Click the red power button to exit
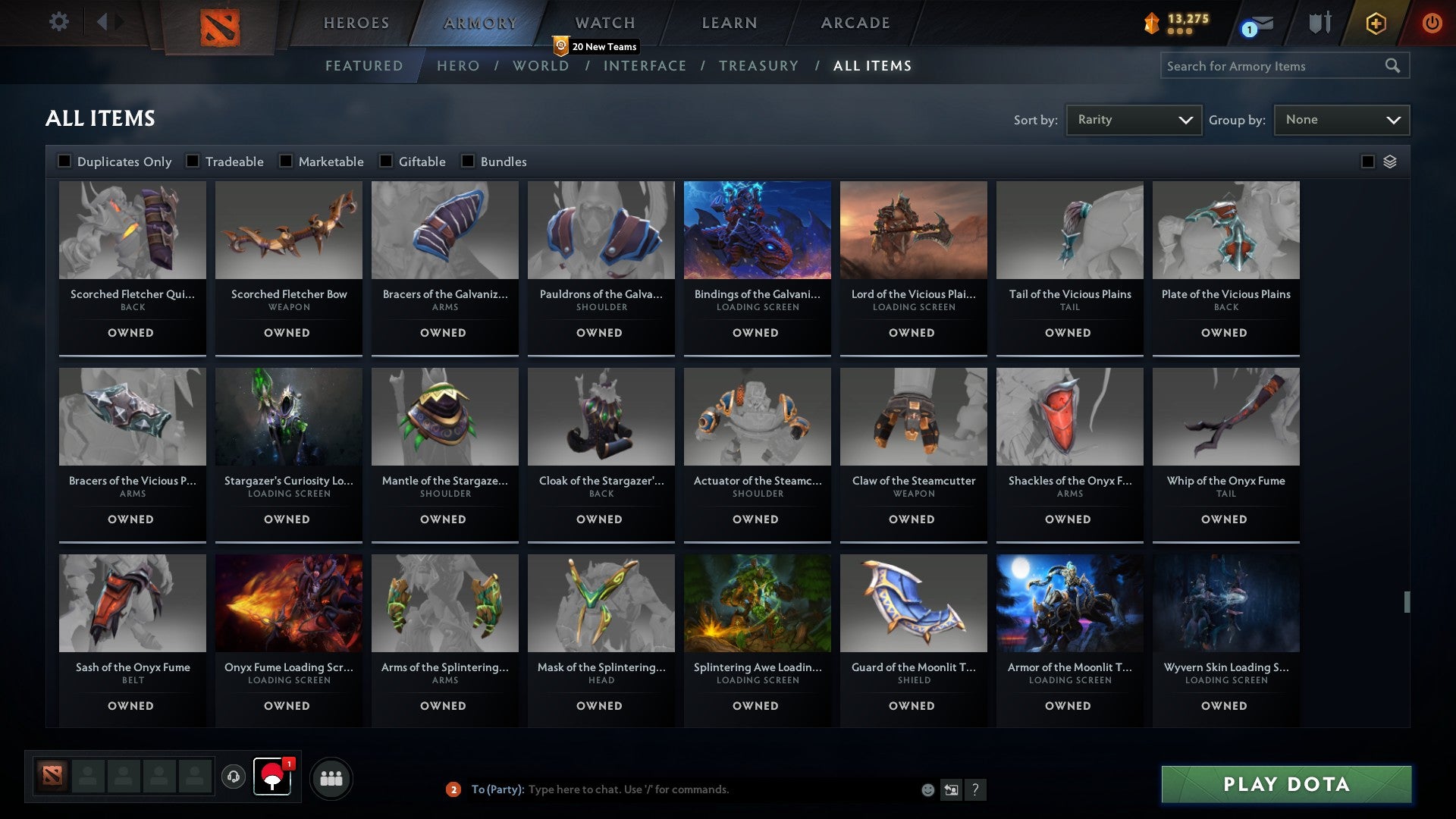The height and width of the screenshot is (819, 1456). click(x=1432, y=23)
